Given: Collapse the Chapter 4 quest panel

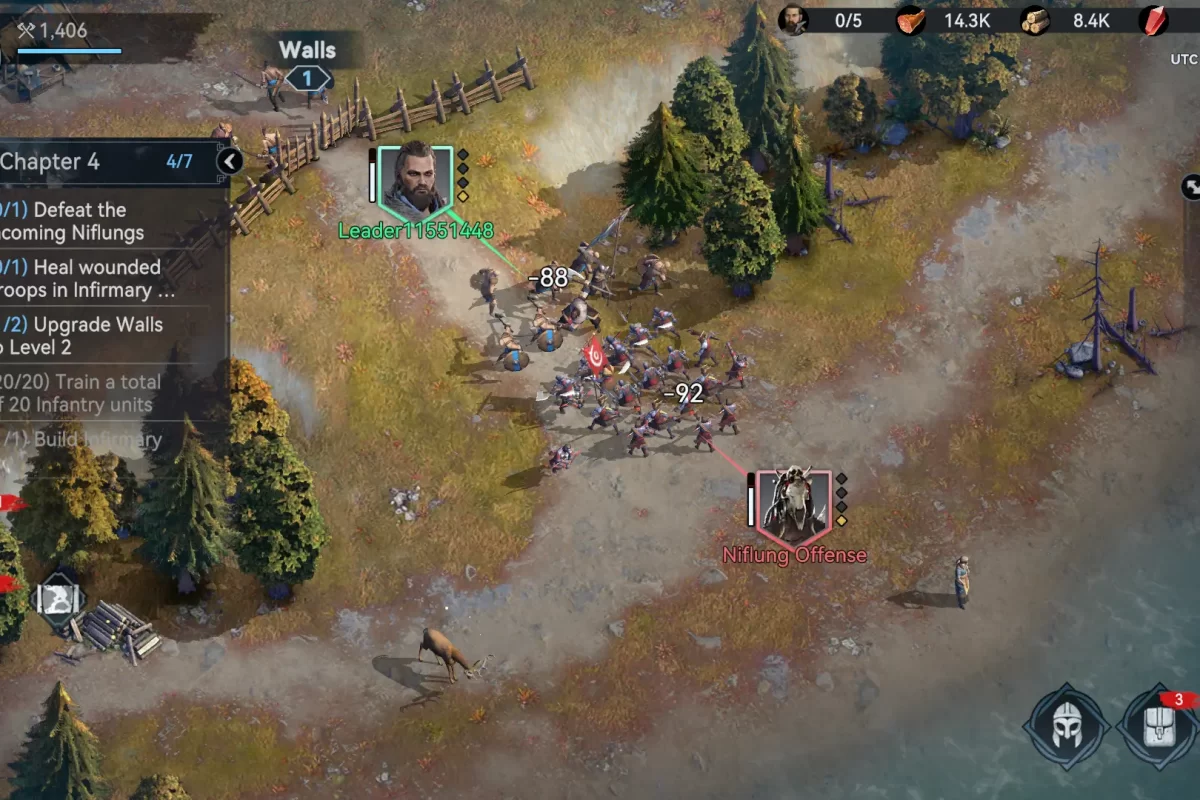Looking at the screenshot, I should pos(230,161).
